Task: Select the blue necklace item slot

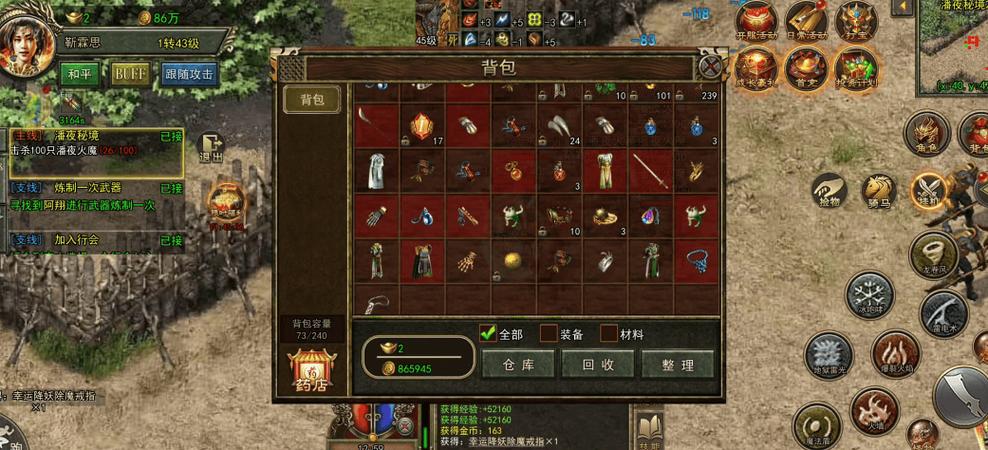Action: click(x=696, y=260)
